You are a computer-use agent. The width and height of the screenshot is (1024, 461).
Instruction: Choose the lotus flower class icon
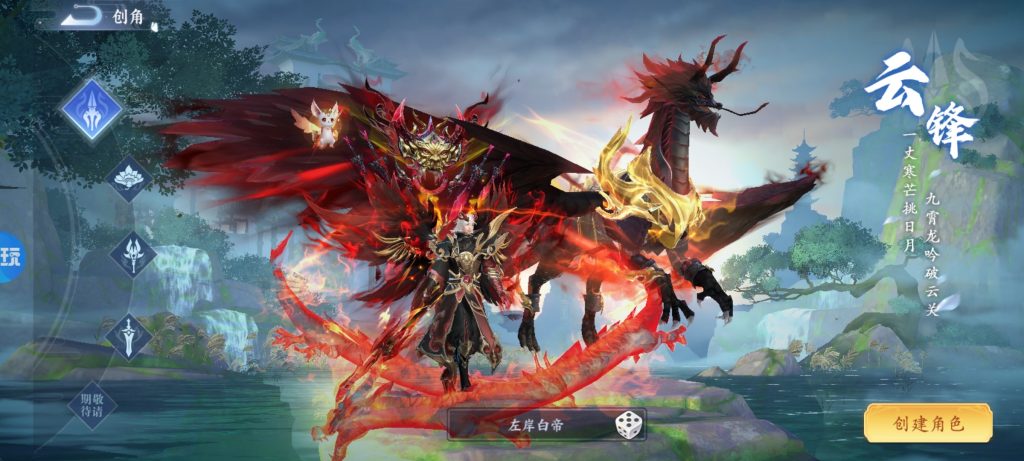pyautogui.click(x=130, y=179)
